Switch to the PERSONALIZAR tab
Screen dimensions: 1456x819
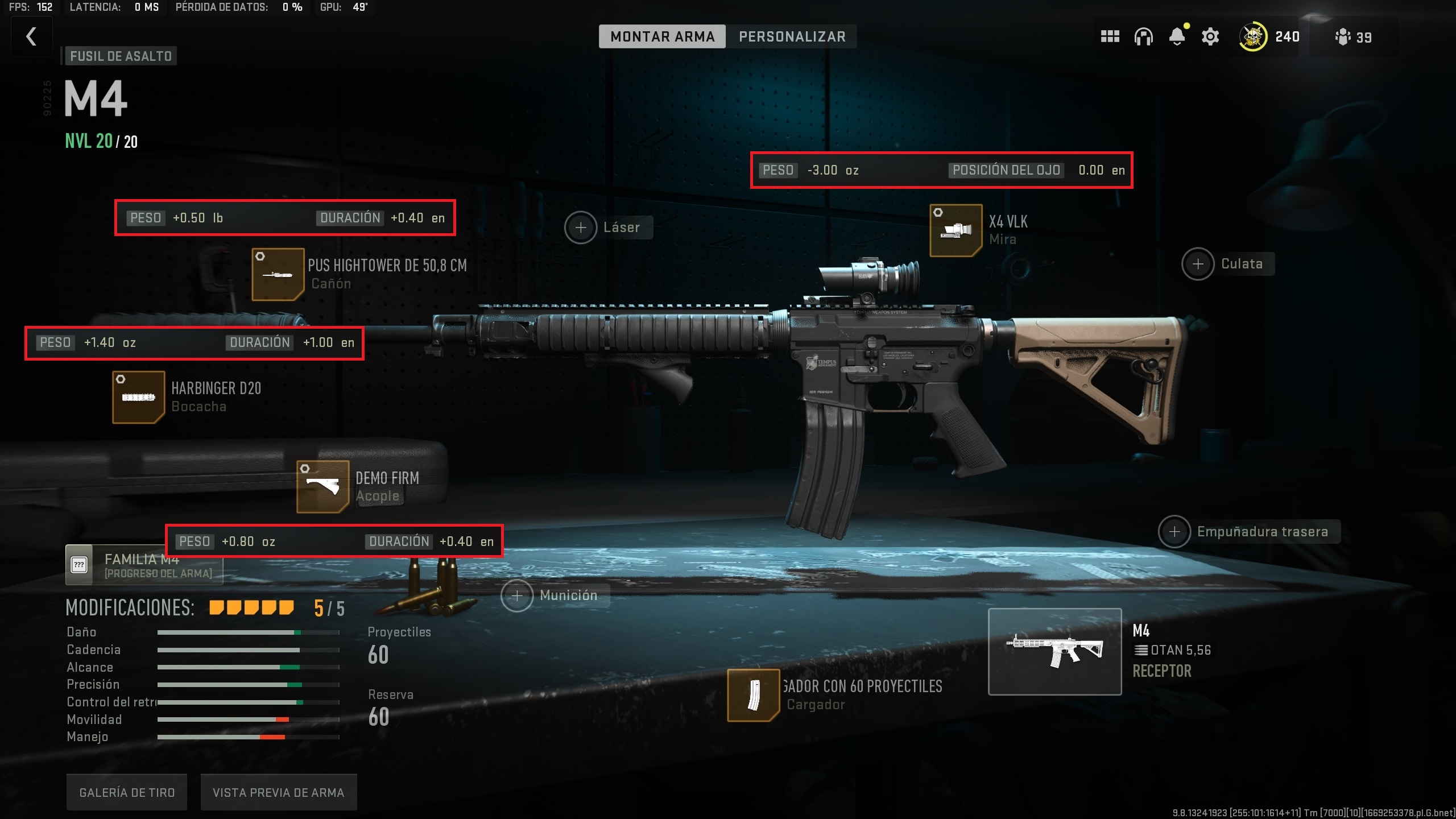click(792, 36)
